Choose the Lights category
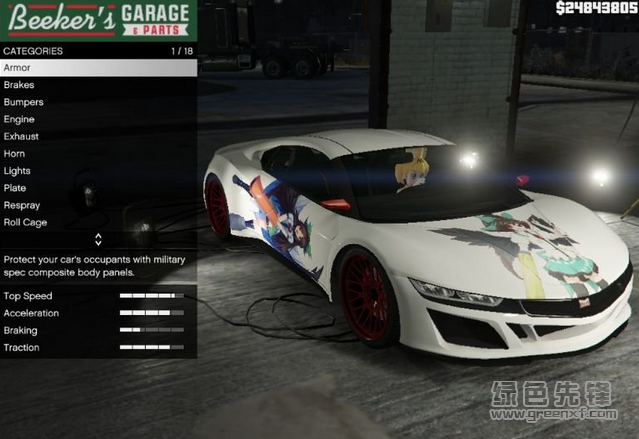 98,171
